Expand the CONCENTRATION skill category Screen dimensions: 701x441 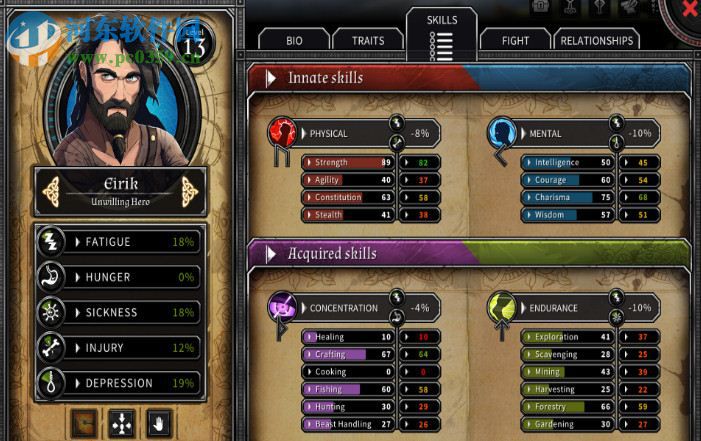340,308
